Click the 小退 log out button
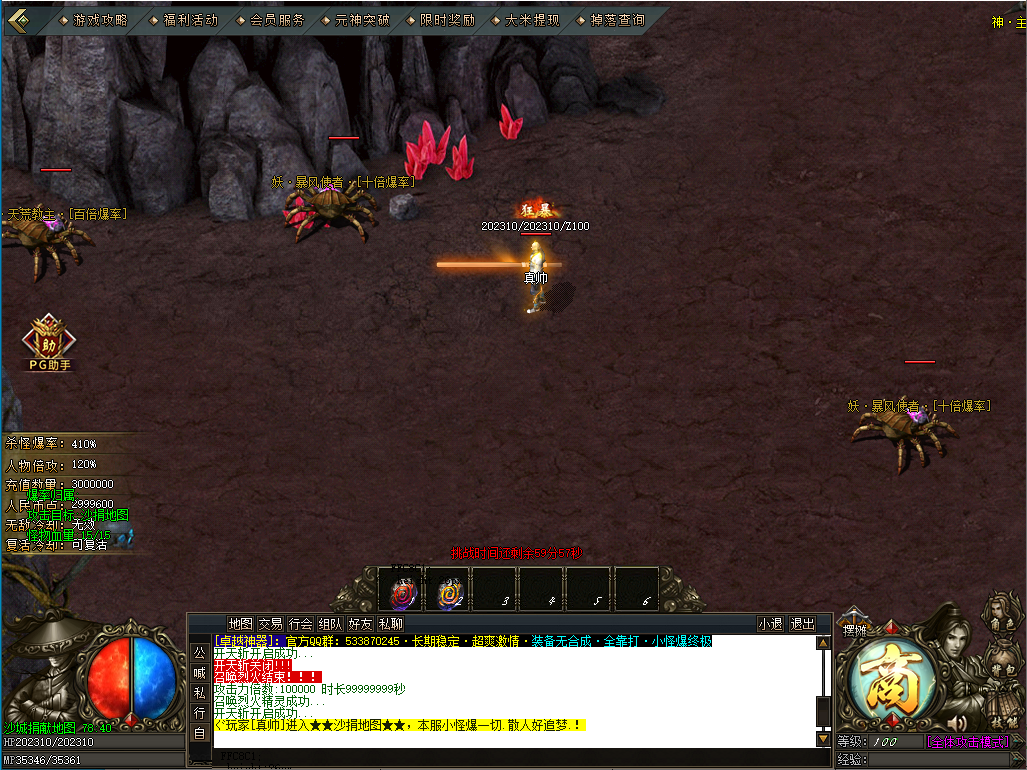 (x=770, y=624)
